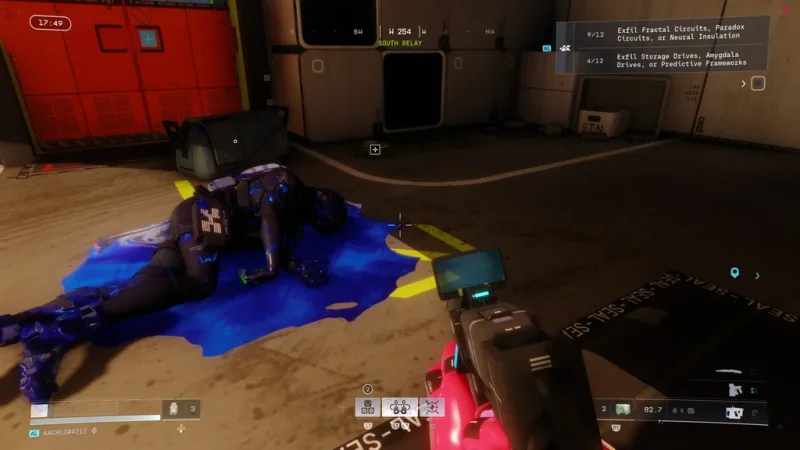Click the rounded square icon below objectives
Image resolution: width=800 pixels, height=450 pixels.
(x=758, y=84)
